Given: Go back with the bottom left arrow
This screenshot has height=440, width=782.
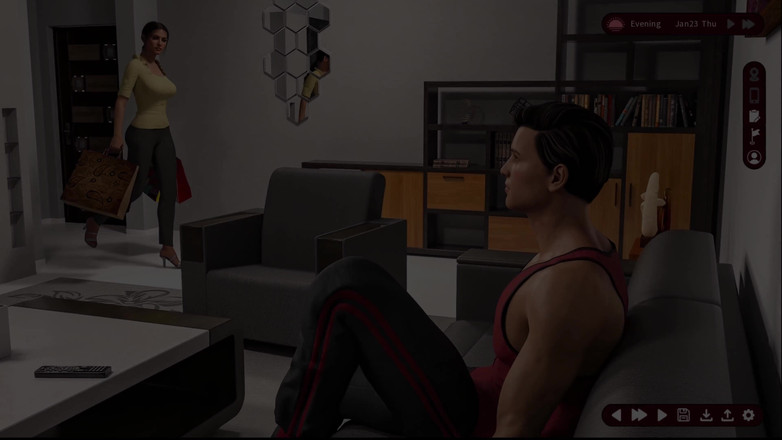Looking at the screenshot, I should click(616, 415).
